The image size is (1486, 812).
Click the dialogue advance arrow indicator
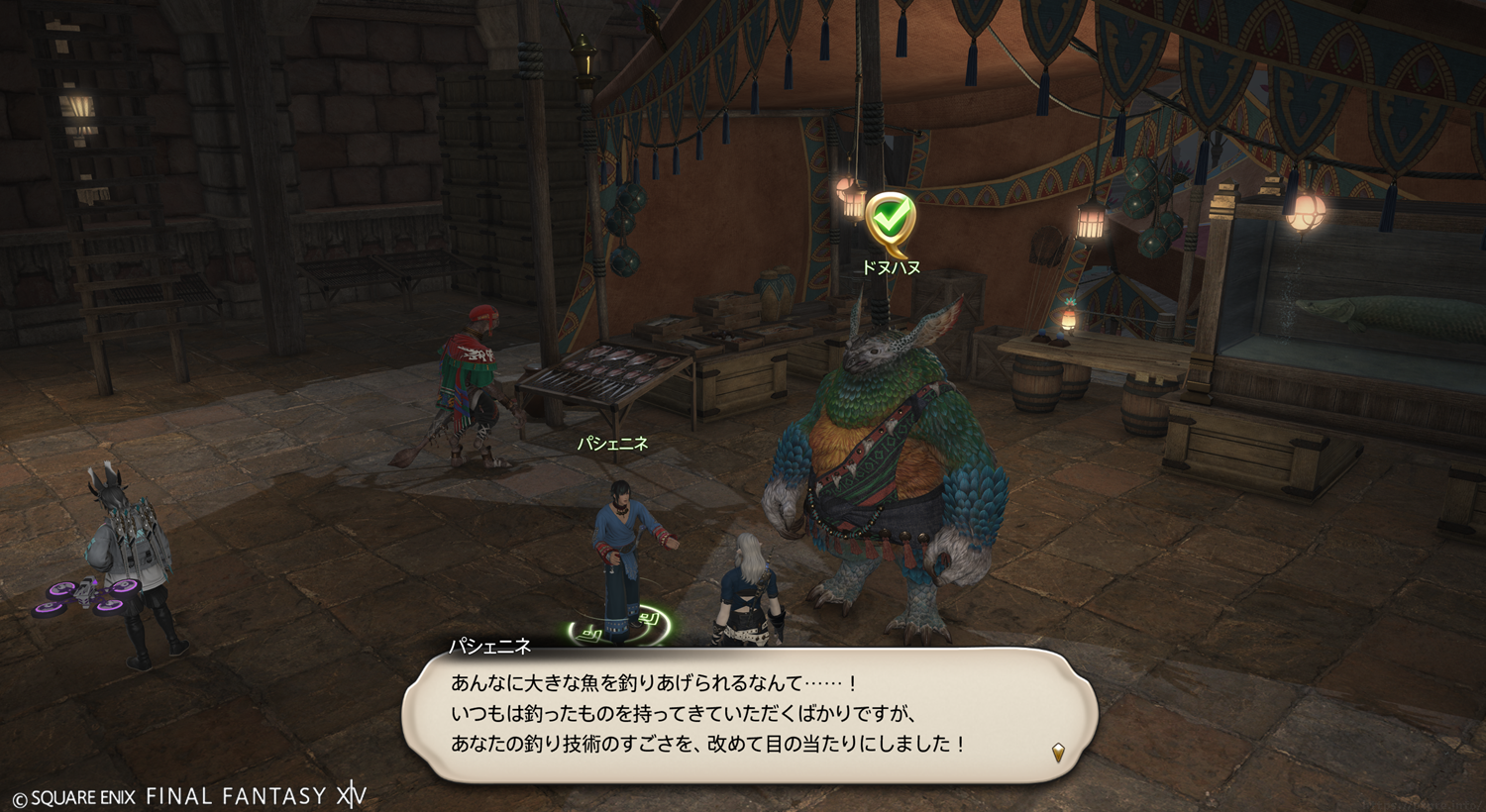tap(1058, 753)
